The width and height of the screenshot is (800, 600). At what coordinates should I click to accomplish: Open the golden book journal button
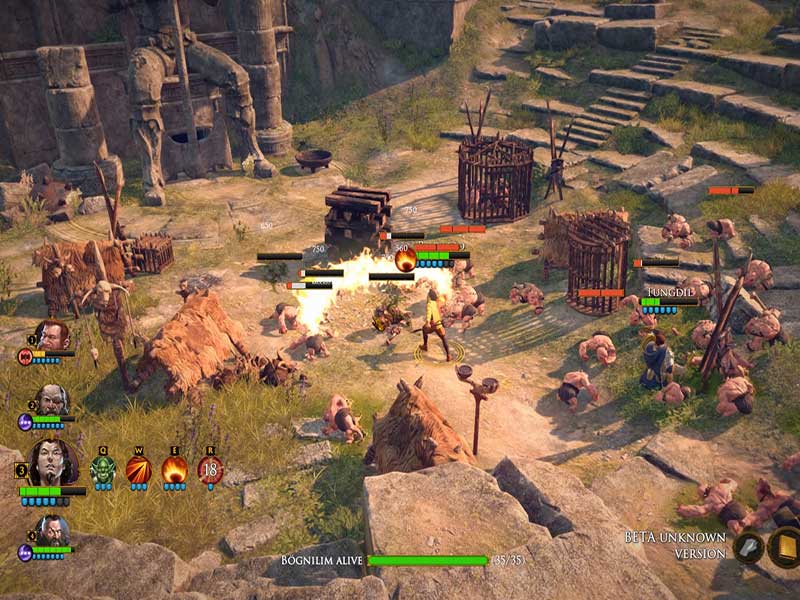coord(781,547)
